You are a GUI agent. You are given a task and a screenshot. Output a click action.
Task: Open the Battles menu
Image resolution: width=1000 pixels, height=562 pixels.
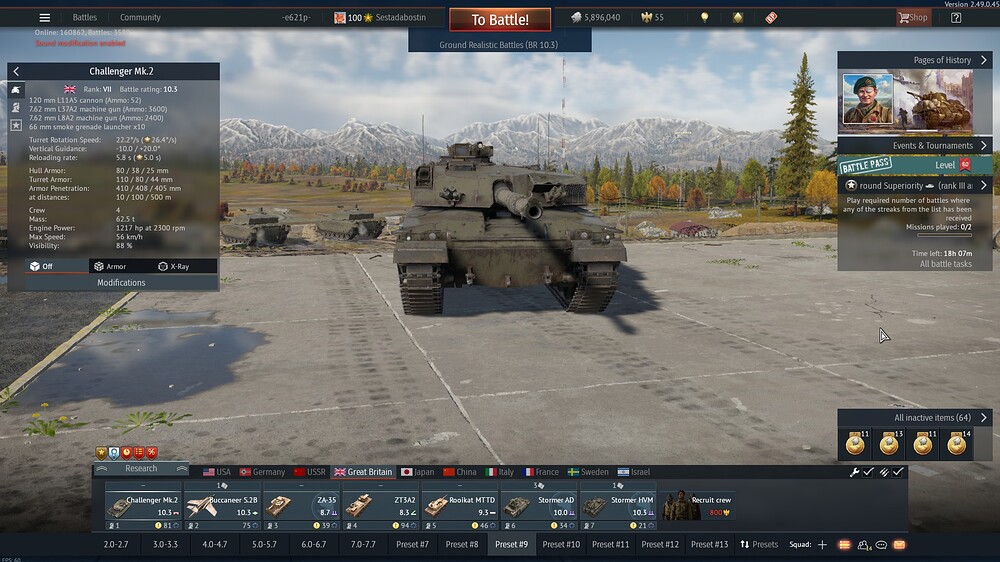(85, 17)
